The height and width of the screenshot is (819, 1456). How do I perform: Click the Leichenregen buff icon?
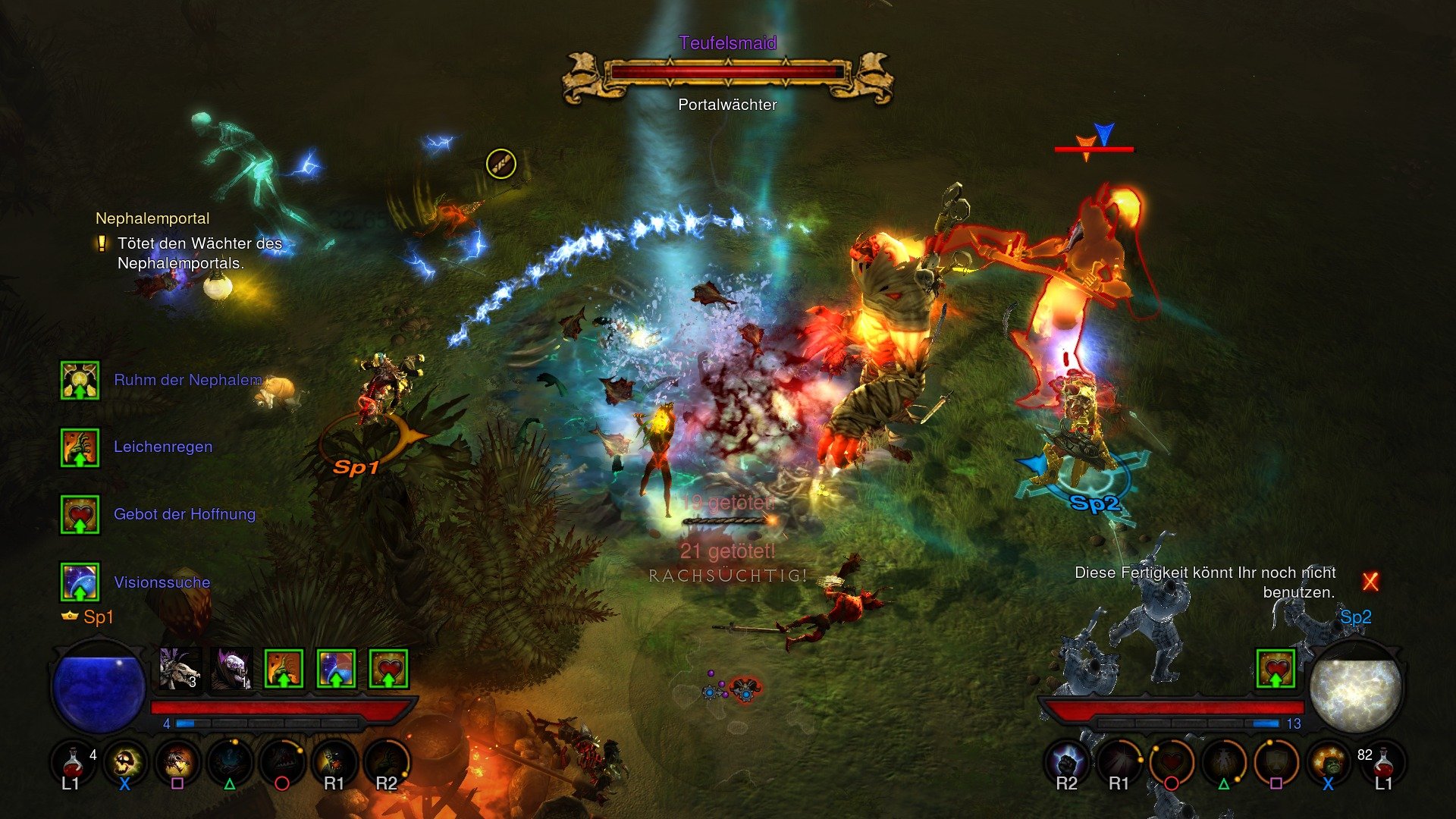click(80, 447)
